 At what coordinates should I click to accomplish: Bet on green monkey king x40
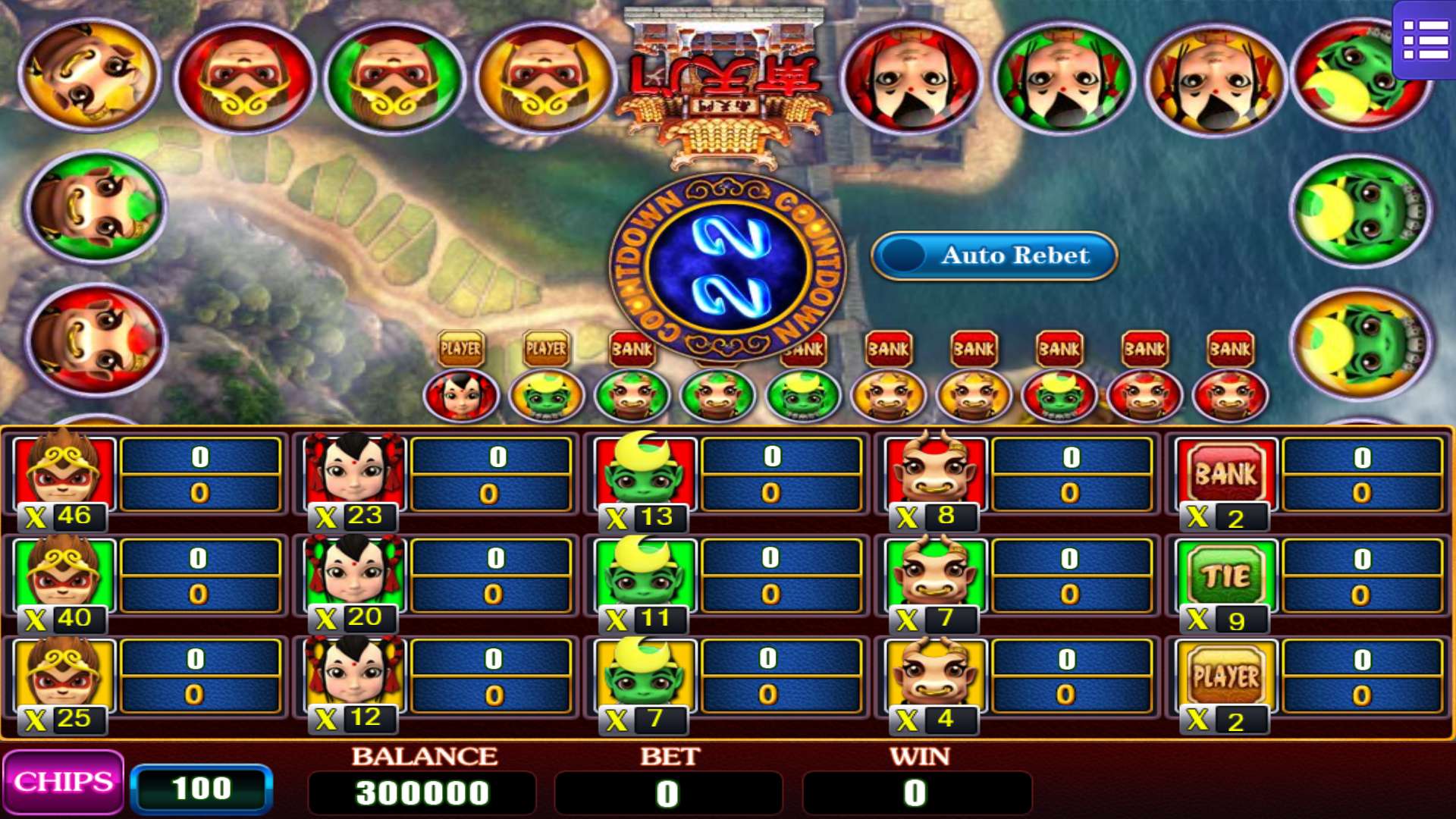(64, 576)
